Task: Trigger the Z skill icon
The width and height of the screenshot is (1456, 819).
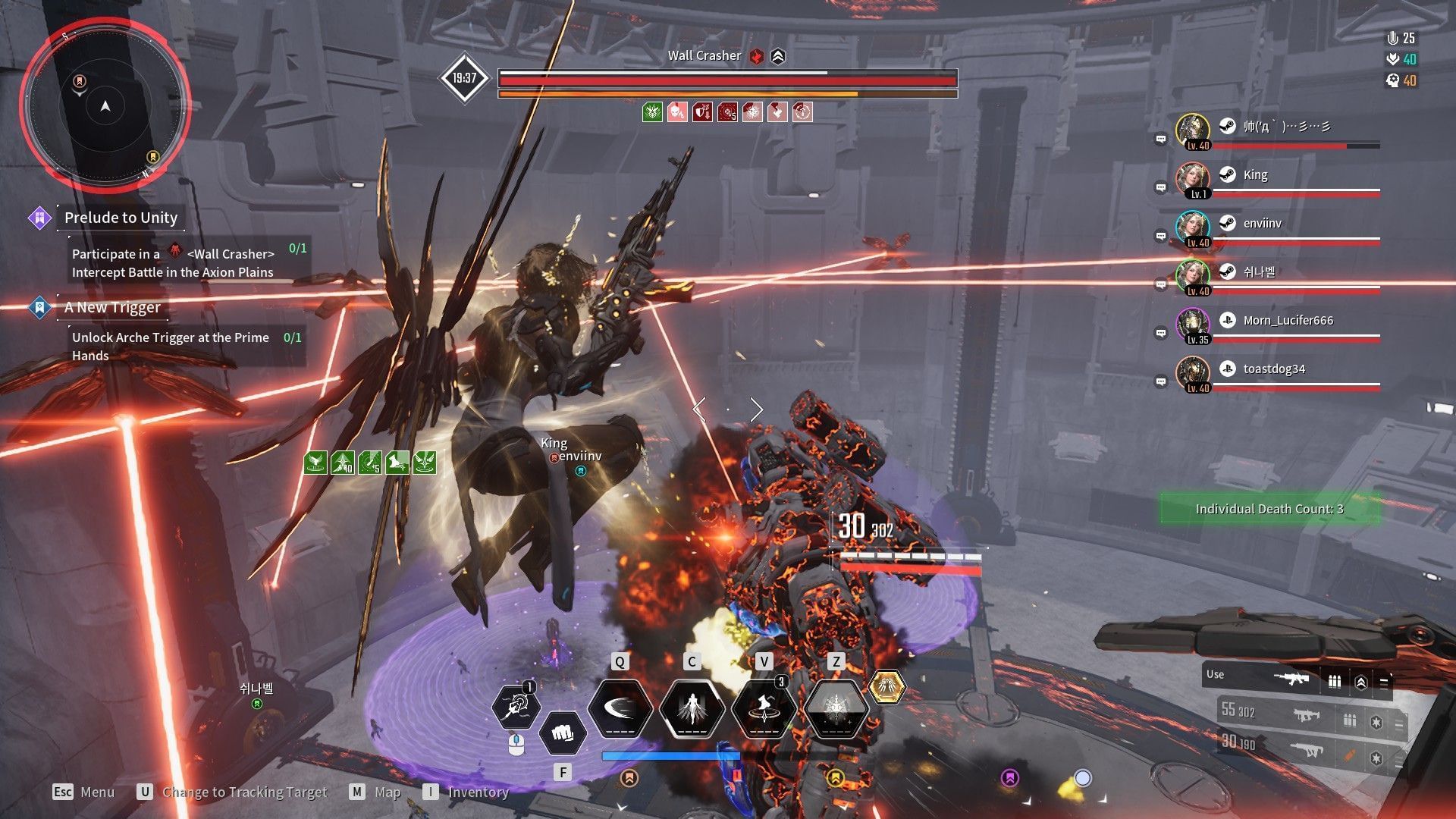Action: [x=836, y=708]
